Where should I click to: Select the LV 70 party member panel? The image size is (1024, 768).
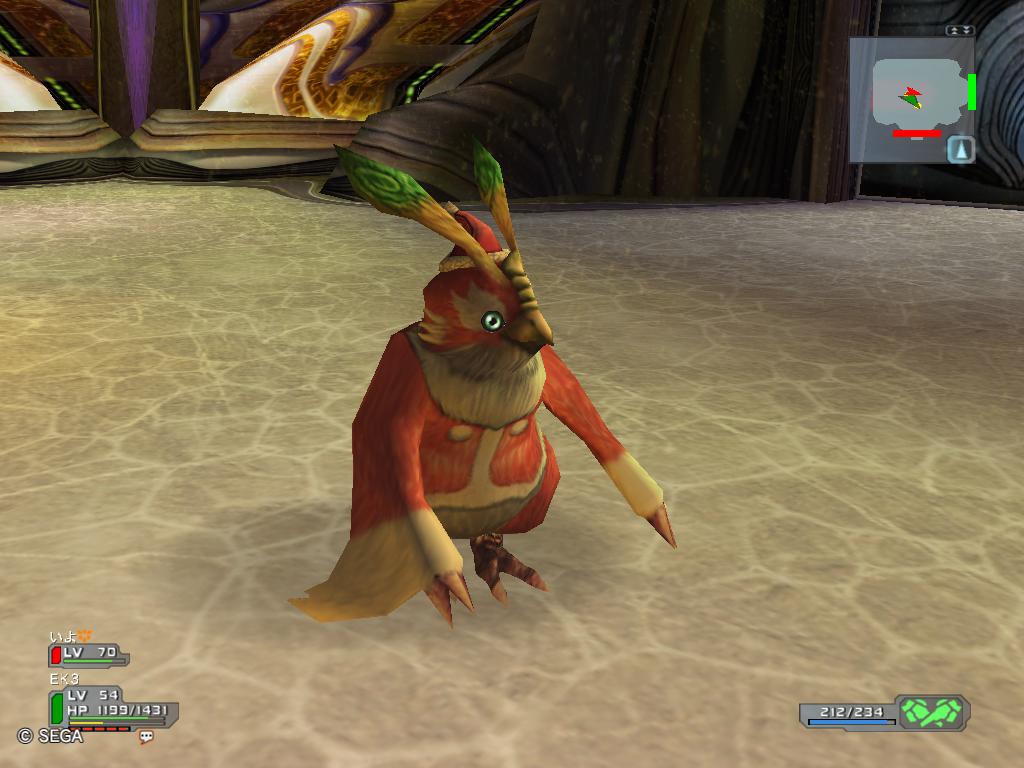88,654
